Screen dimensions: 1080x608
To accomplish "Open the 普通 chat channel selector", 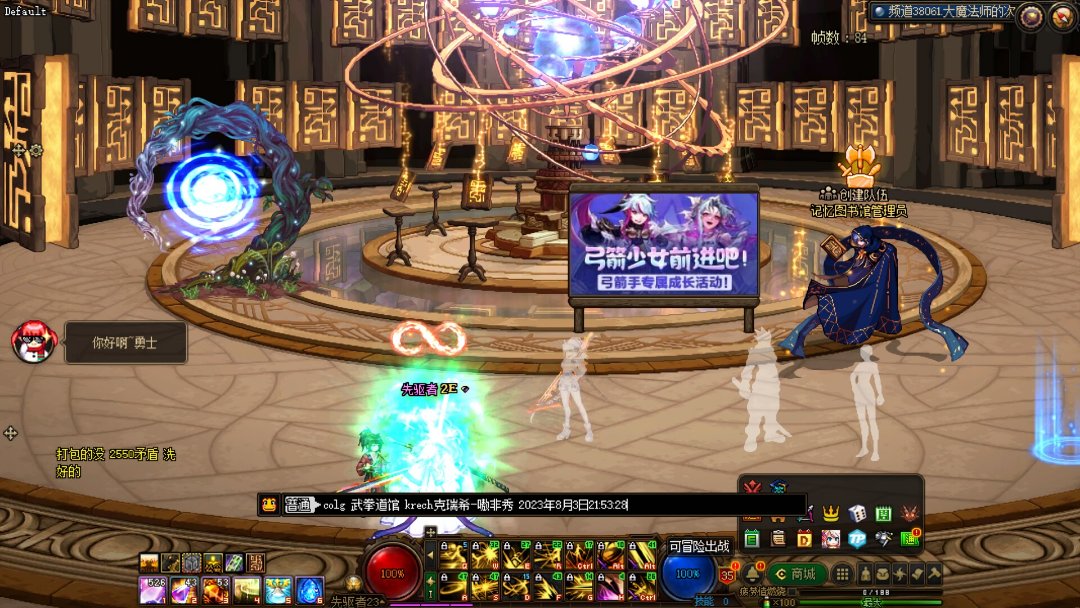I will point(298,505).
